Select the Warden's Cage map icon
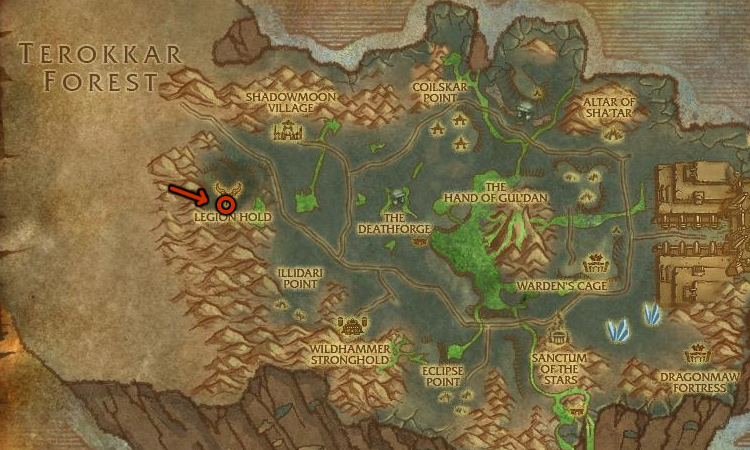 [595, 265]
